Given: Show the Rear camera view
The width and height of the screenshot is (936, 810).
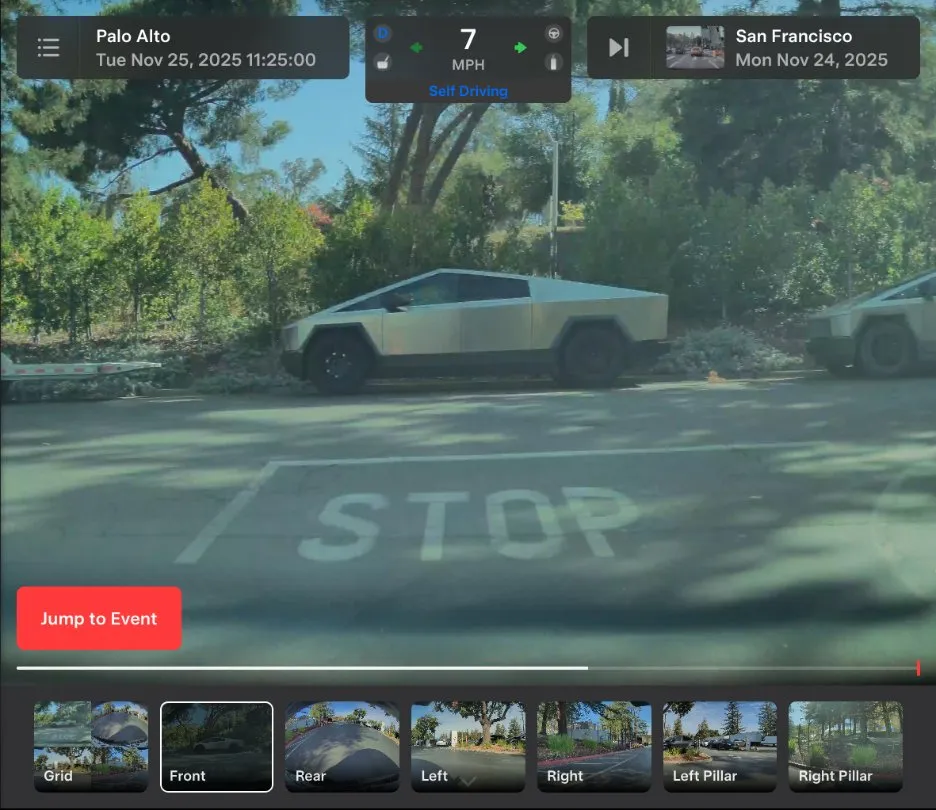Looking at the screenshot, I should pyautogui.click(x=342, y=746).
